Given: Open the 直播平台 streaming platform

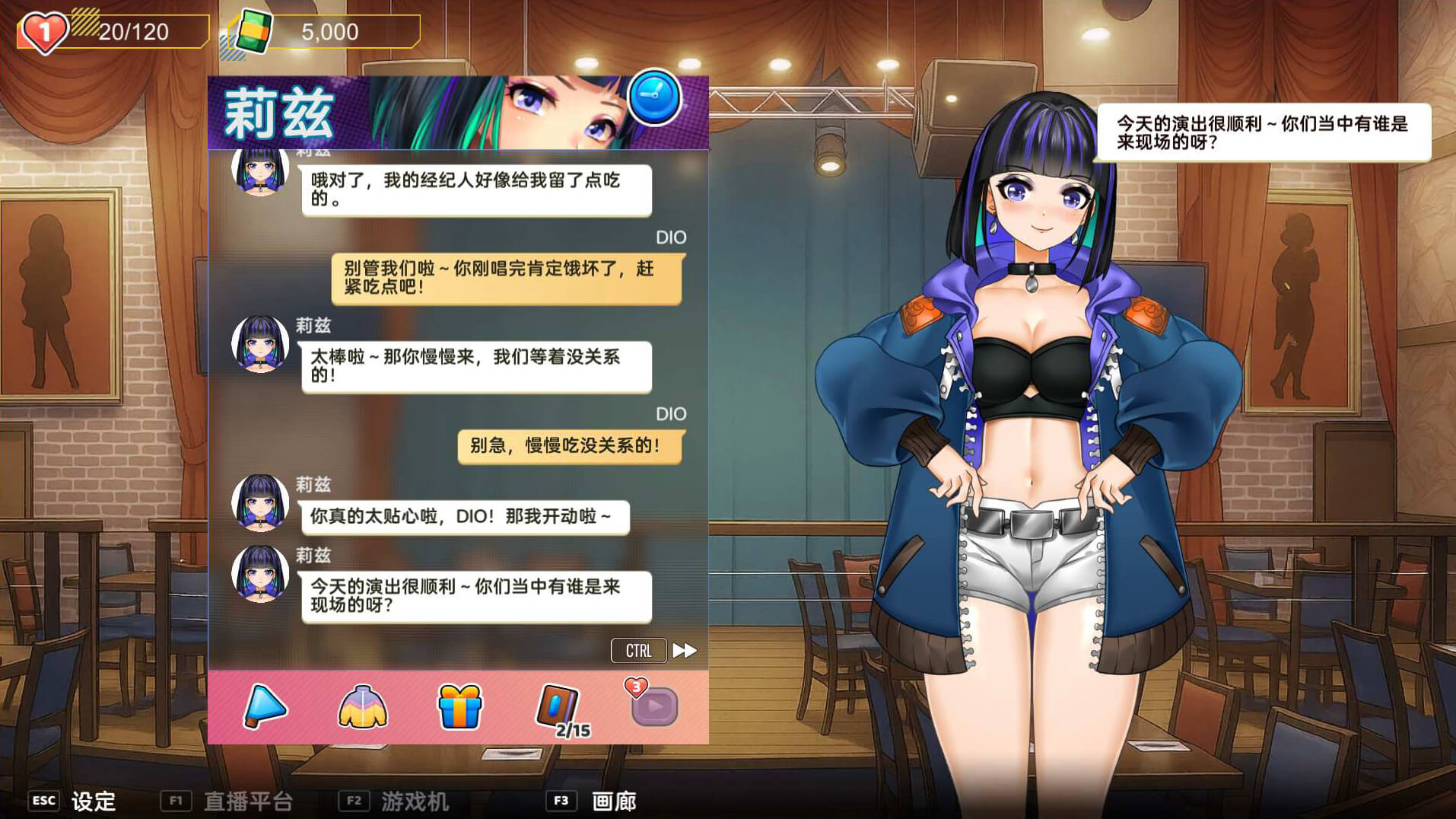Looking at the screenshot, I should 248,801.
